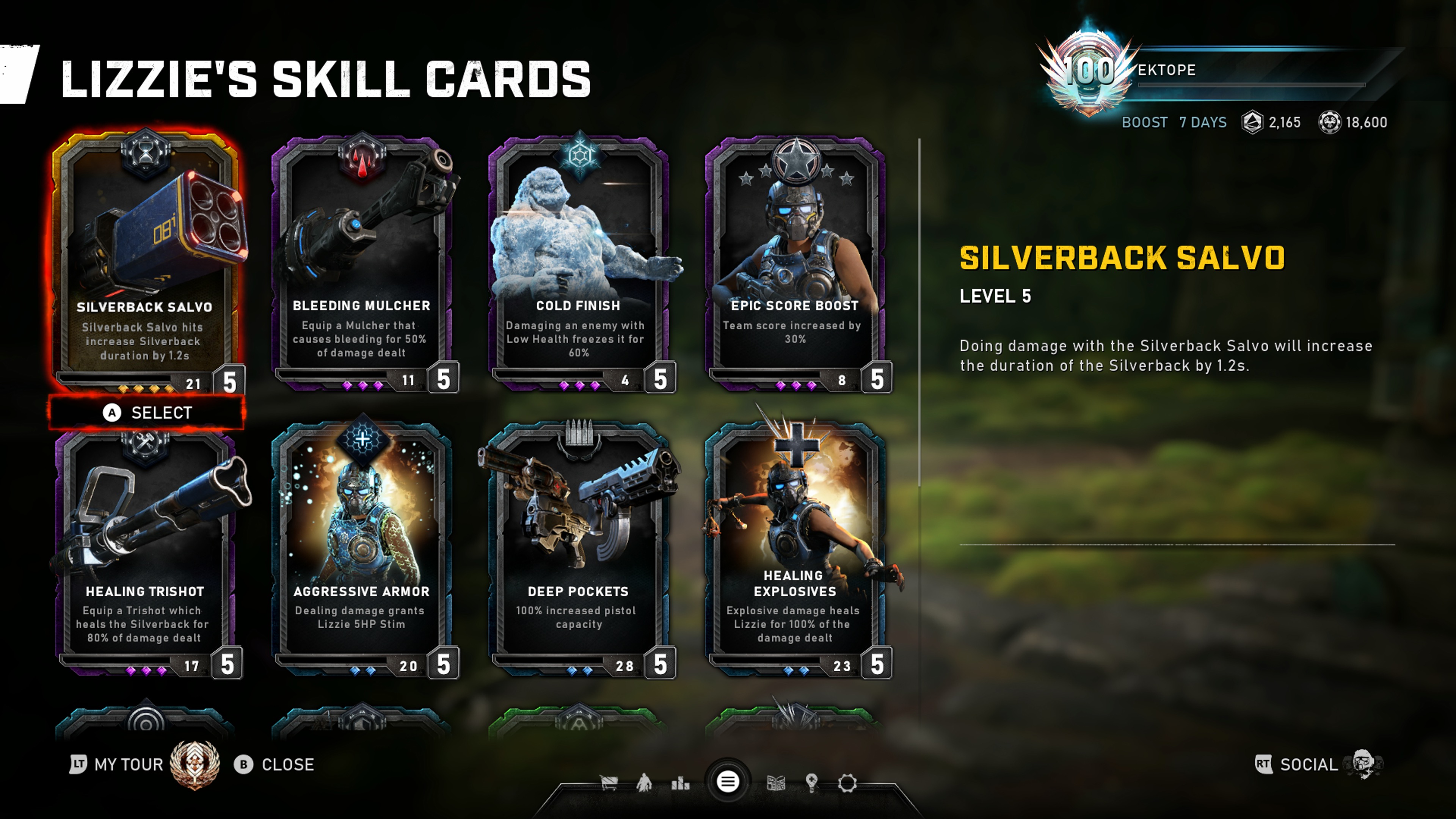The height and width of the screenshot is (819, 1456).
Task: Select the Silverback Salvo skill card
Action: pos(145,260)
